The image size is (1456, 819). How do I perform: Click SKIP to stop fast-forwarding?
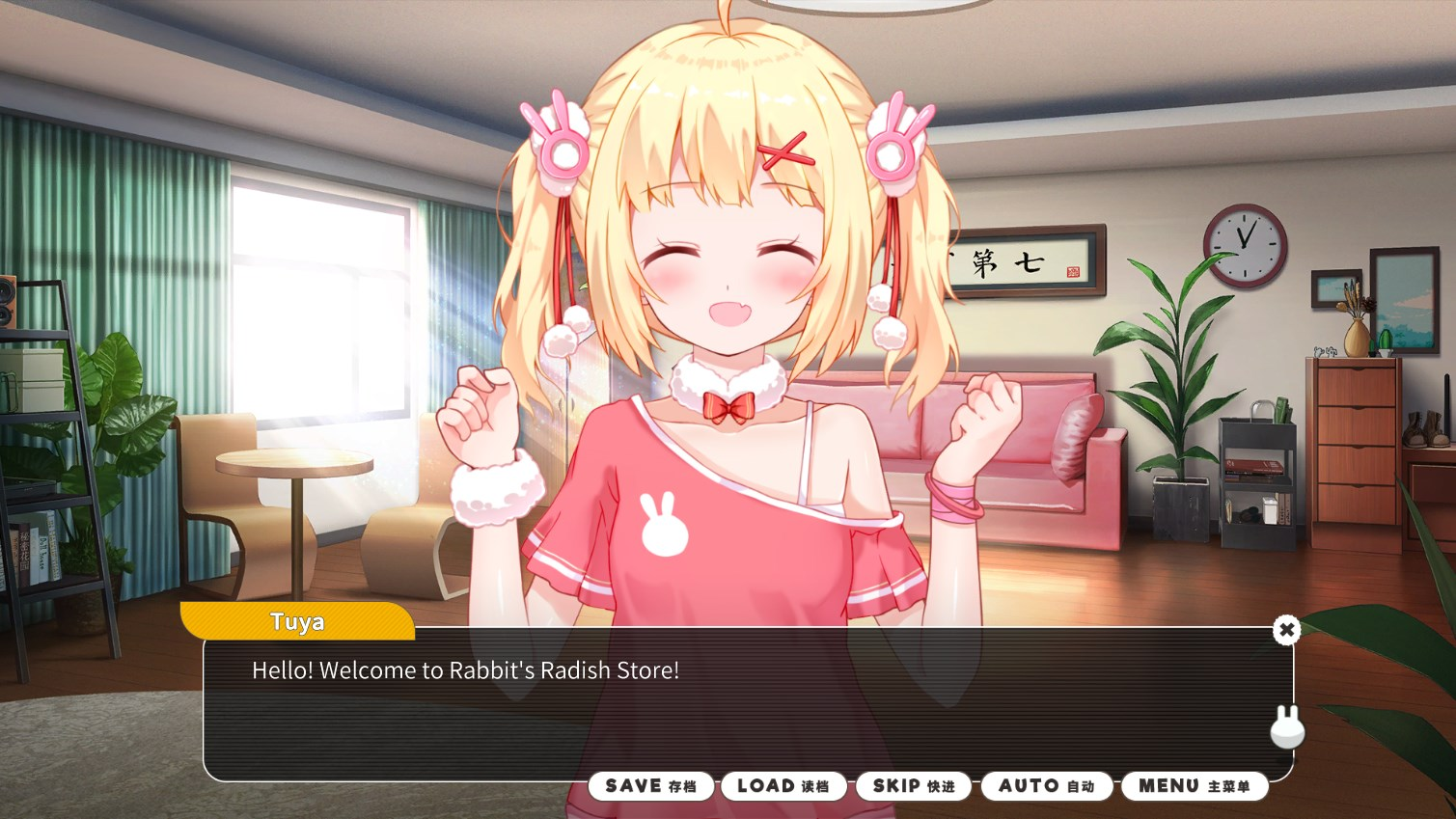pyautogui.click(x=913, y=785)
